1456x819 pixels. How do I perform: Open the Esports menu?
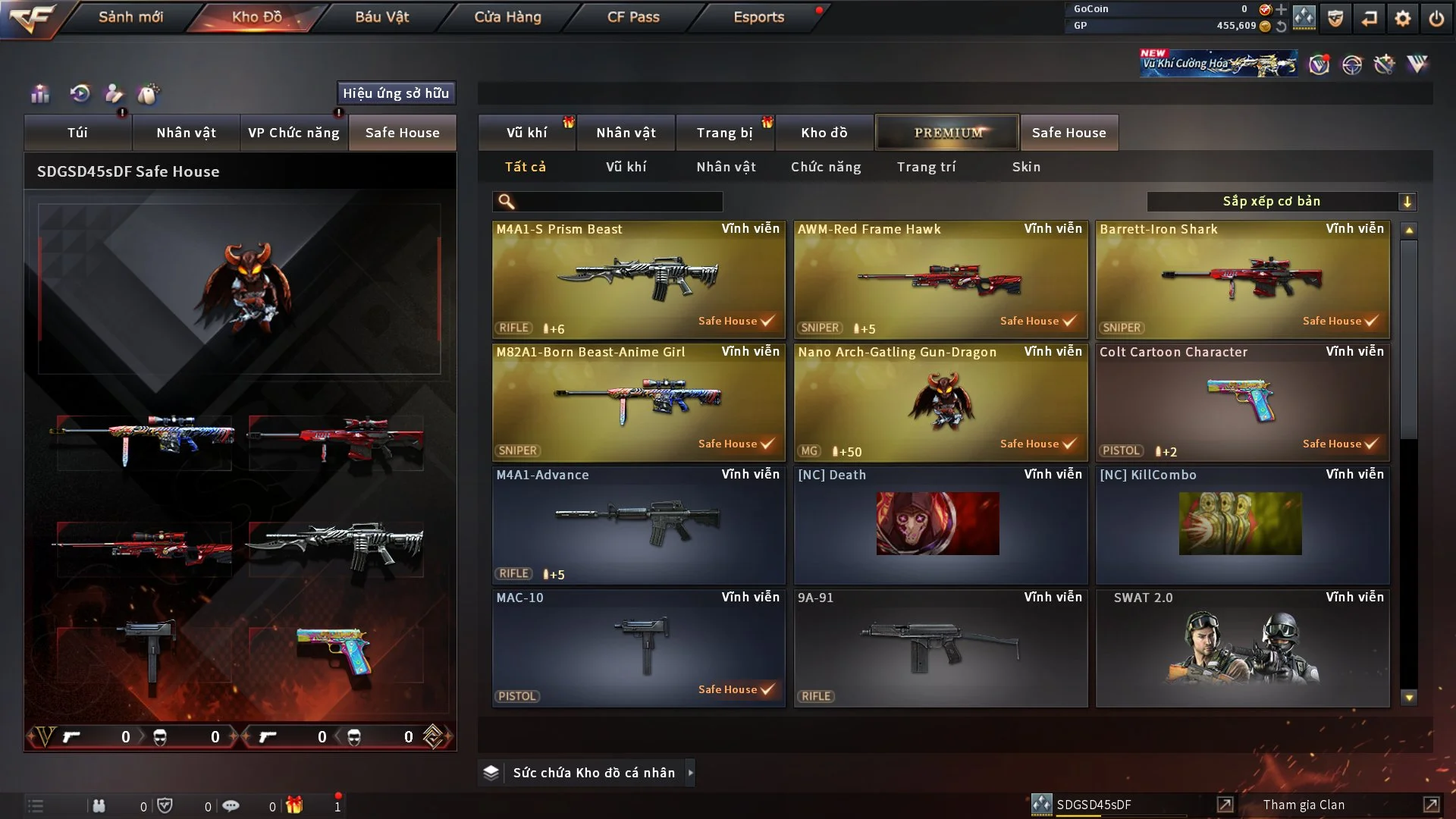(758, 17)
